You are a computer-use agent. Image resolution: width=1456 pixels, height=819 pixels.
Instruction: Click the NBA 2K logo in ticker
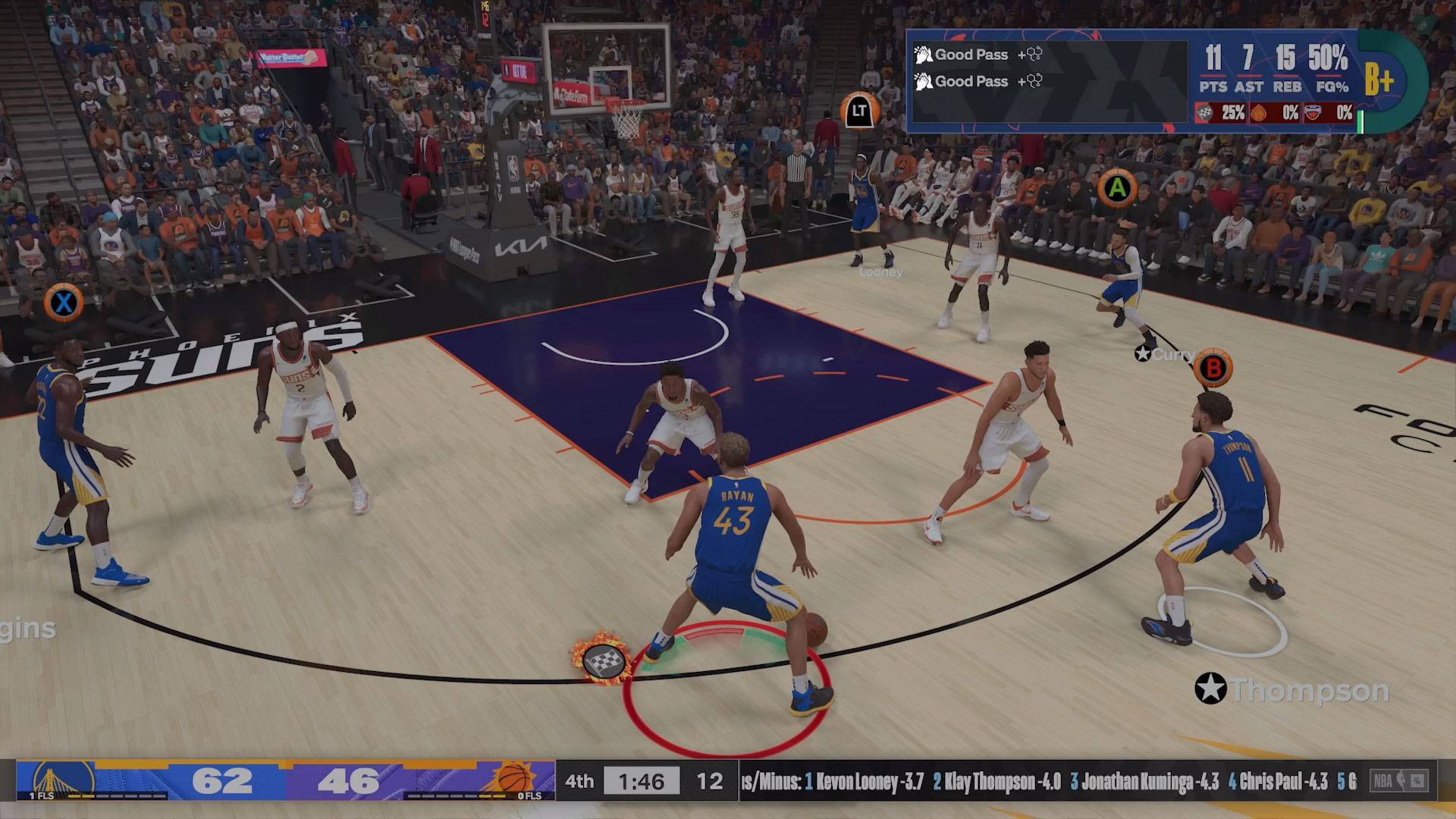(x=1399, y=780)
